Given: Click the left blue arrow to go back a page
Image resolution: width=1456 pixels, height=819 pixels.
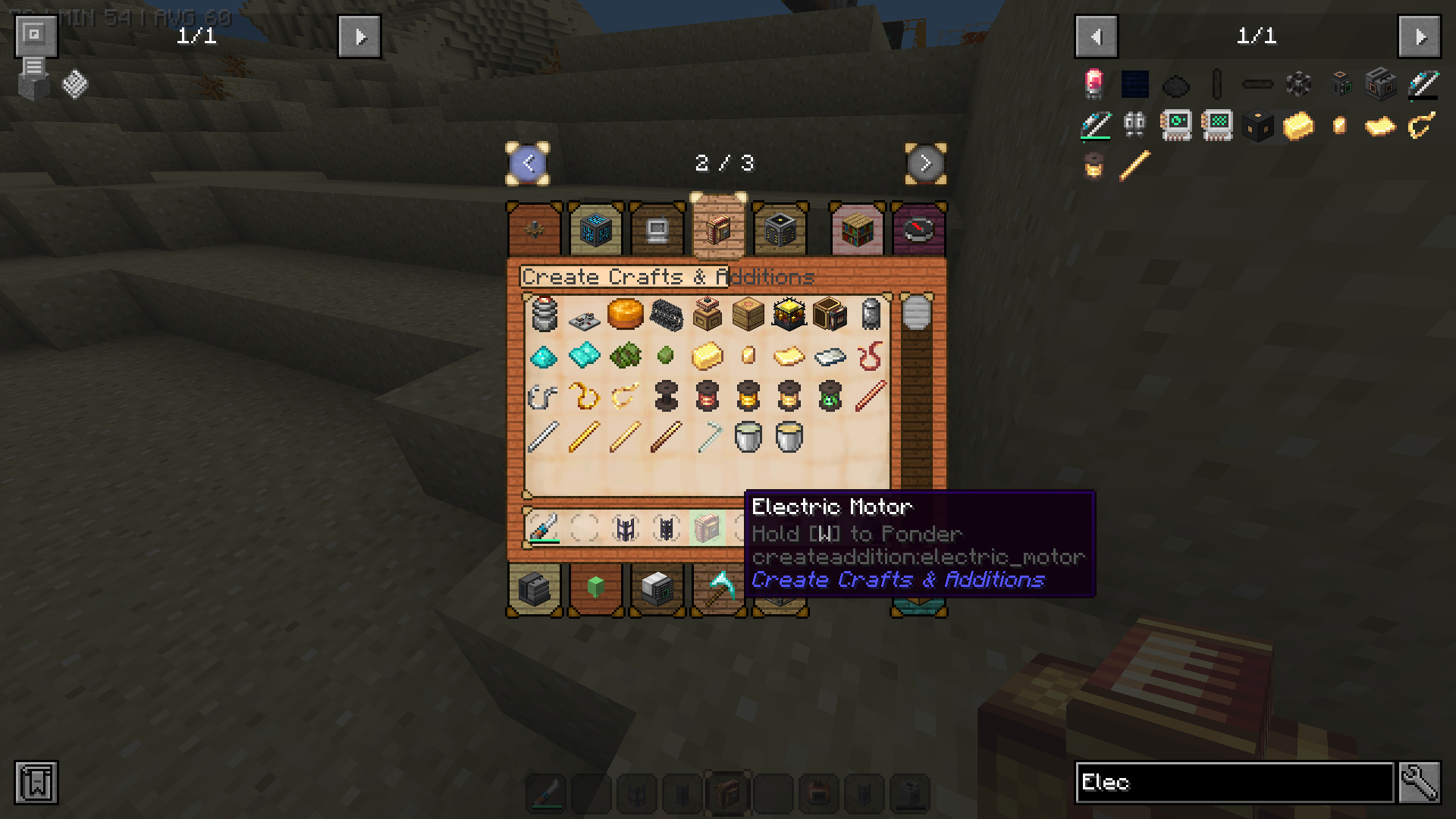Looking at the screenshot, I should pyautogui.click(x=529, y=163).
